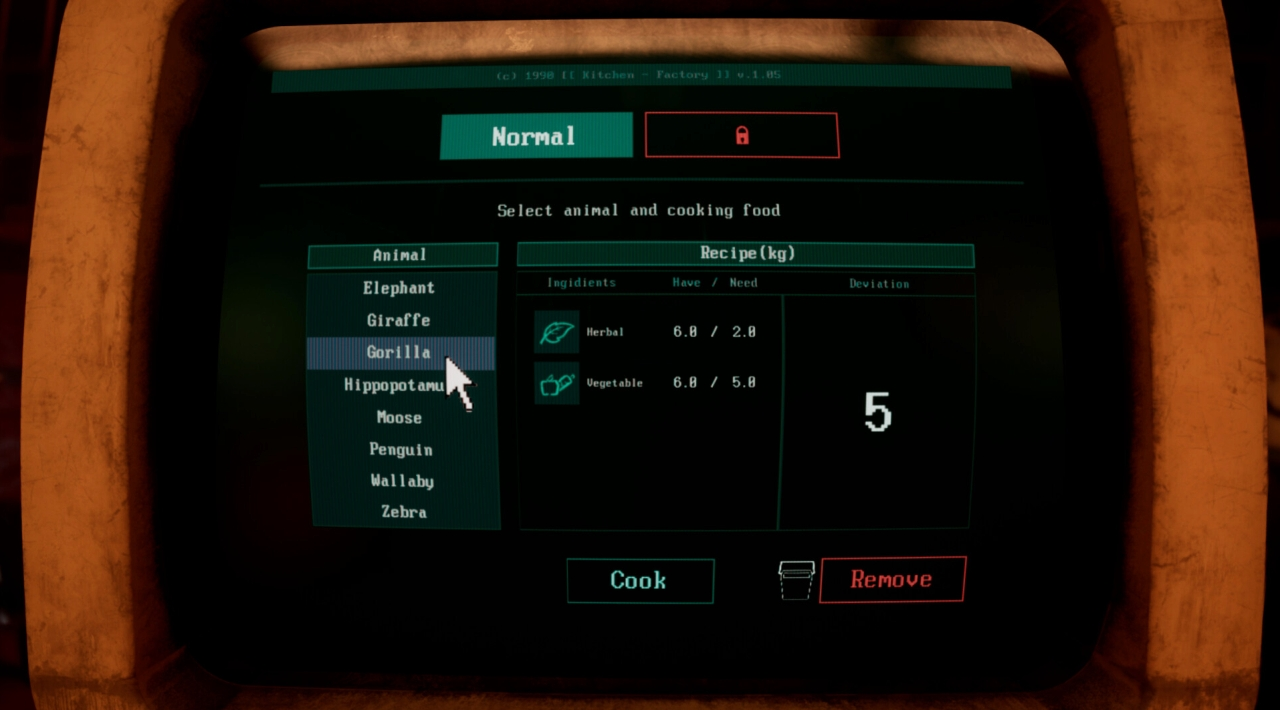This screenshot has height=710, width=1280.
Task: Select the Gorilla entry
Action: pyautogui.click(x=399, y=352)
